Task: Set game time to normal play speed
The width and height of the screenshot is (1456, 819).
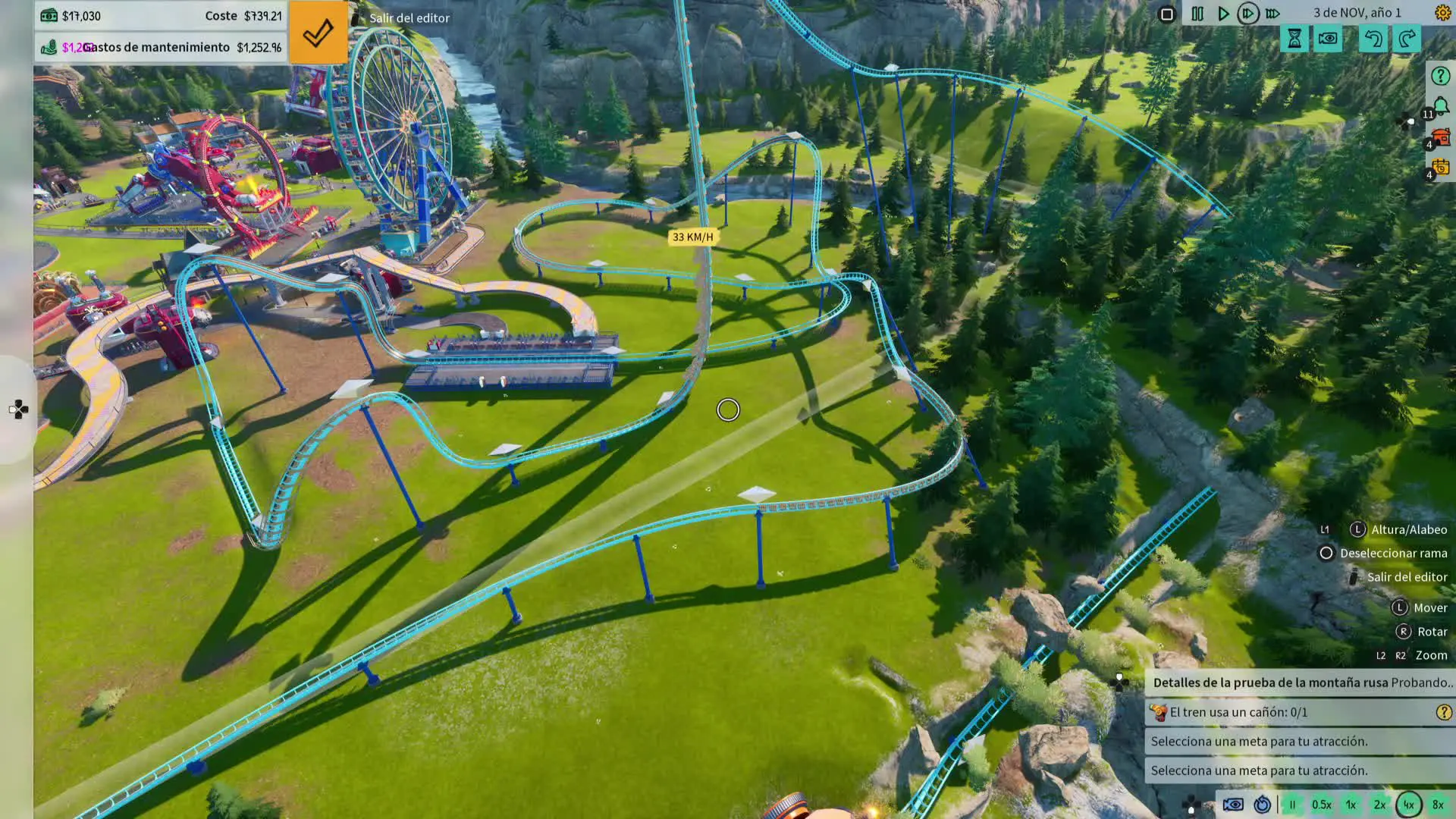Action: point(1223,14)
